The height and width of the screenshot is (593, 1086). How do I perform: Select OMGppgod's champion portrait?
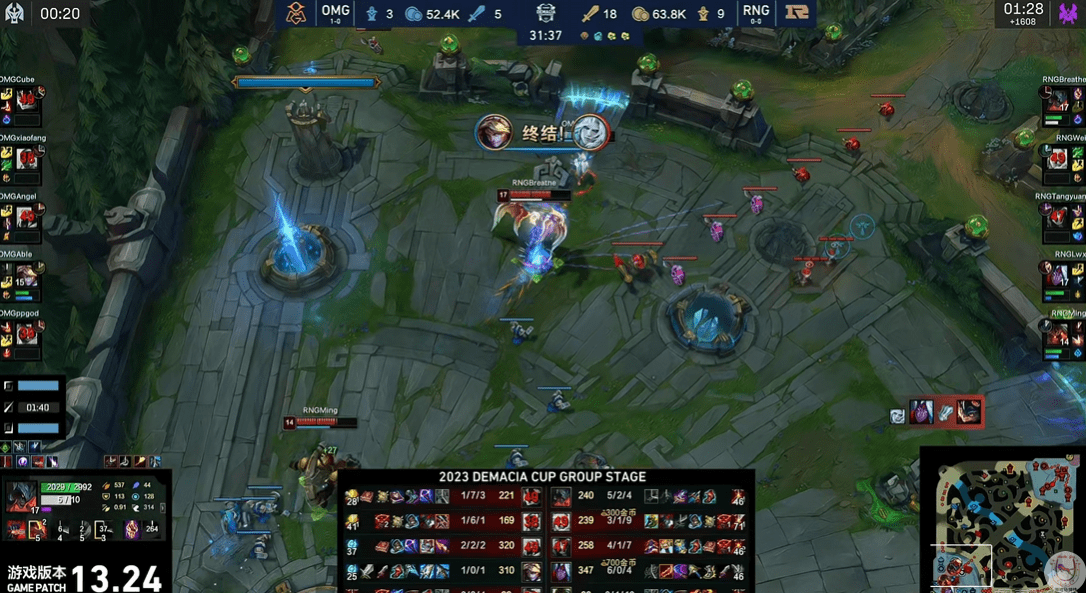(x=27, y=334)
